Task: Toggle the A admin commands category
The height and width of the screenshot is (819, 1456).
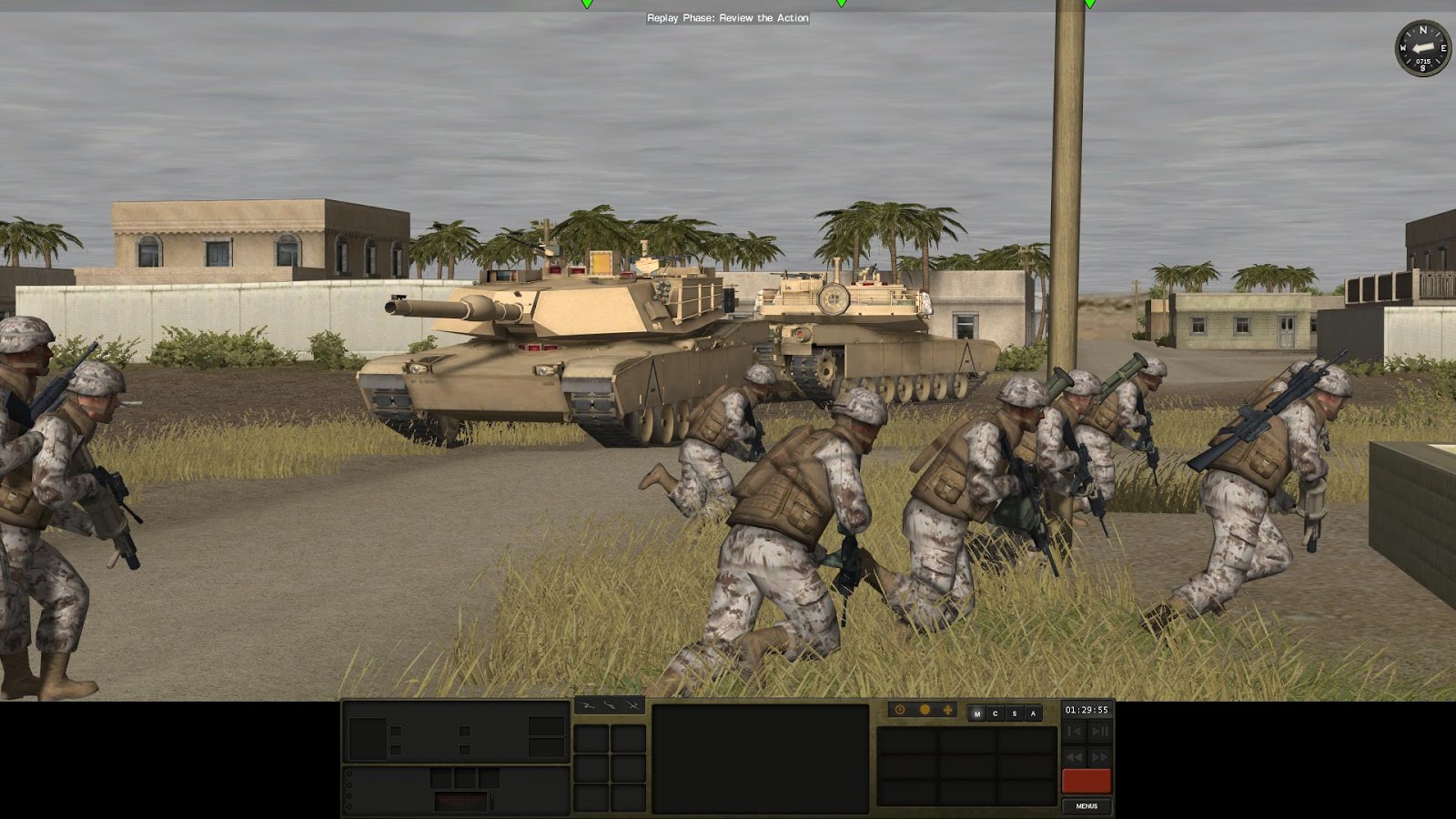Action: tap(1034, 713)
